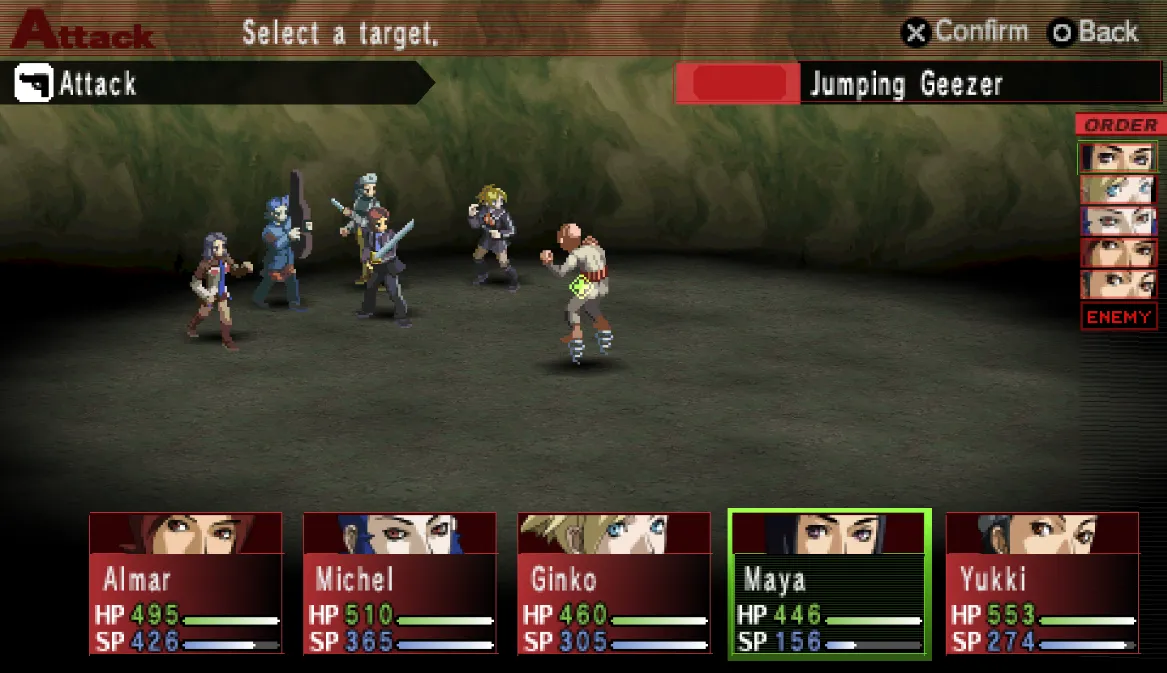Click the ENEMY entry in turn order
The image size is (1167, 673).
1118,318
